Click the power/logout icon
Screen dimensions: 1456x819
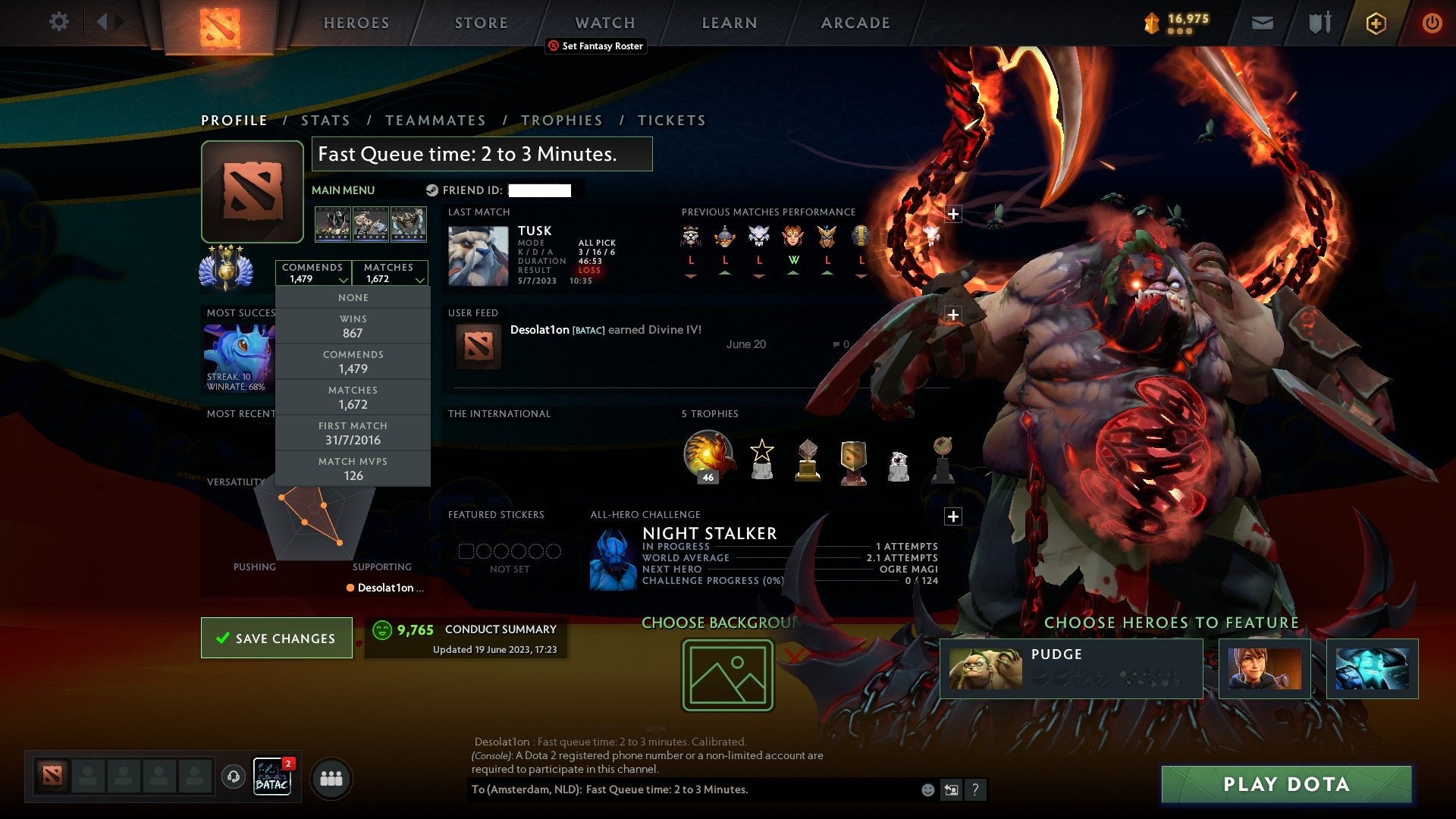1433,23
